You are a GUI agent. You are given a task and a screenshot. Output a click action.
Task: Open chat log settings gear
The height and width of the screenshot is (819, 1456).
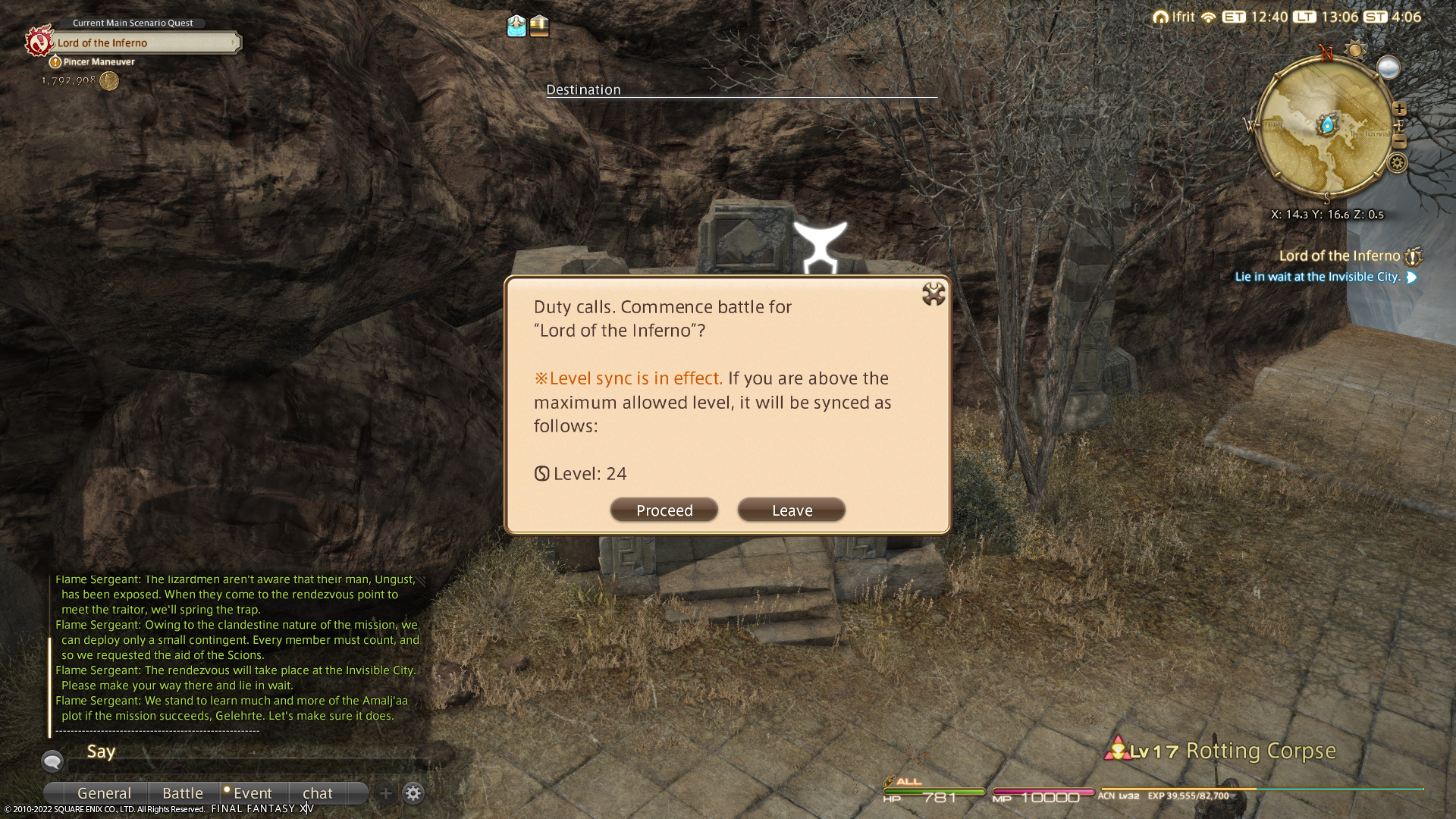coord(413,793)
